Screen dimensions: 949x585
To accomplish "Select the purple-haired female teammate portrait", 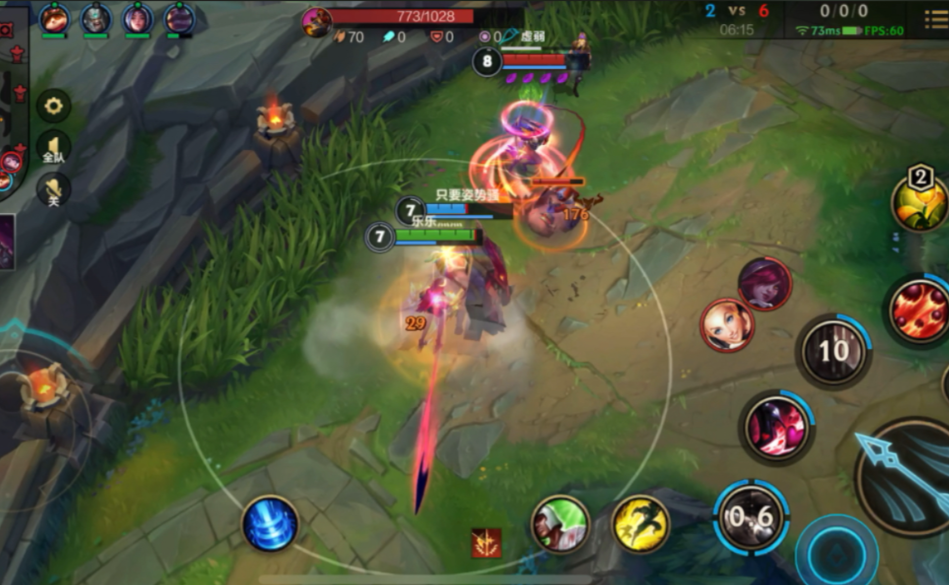I will point(138,18).
